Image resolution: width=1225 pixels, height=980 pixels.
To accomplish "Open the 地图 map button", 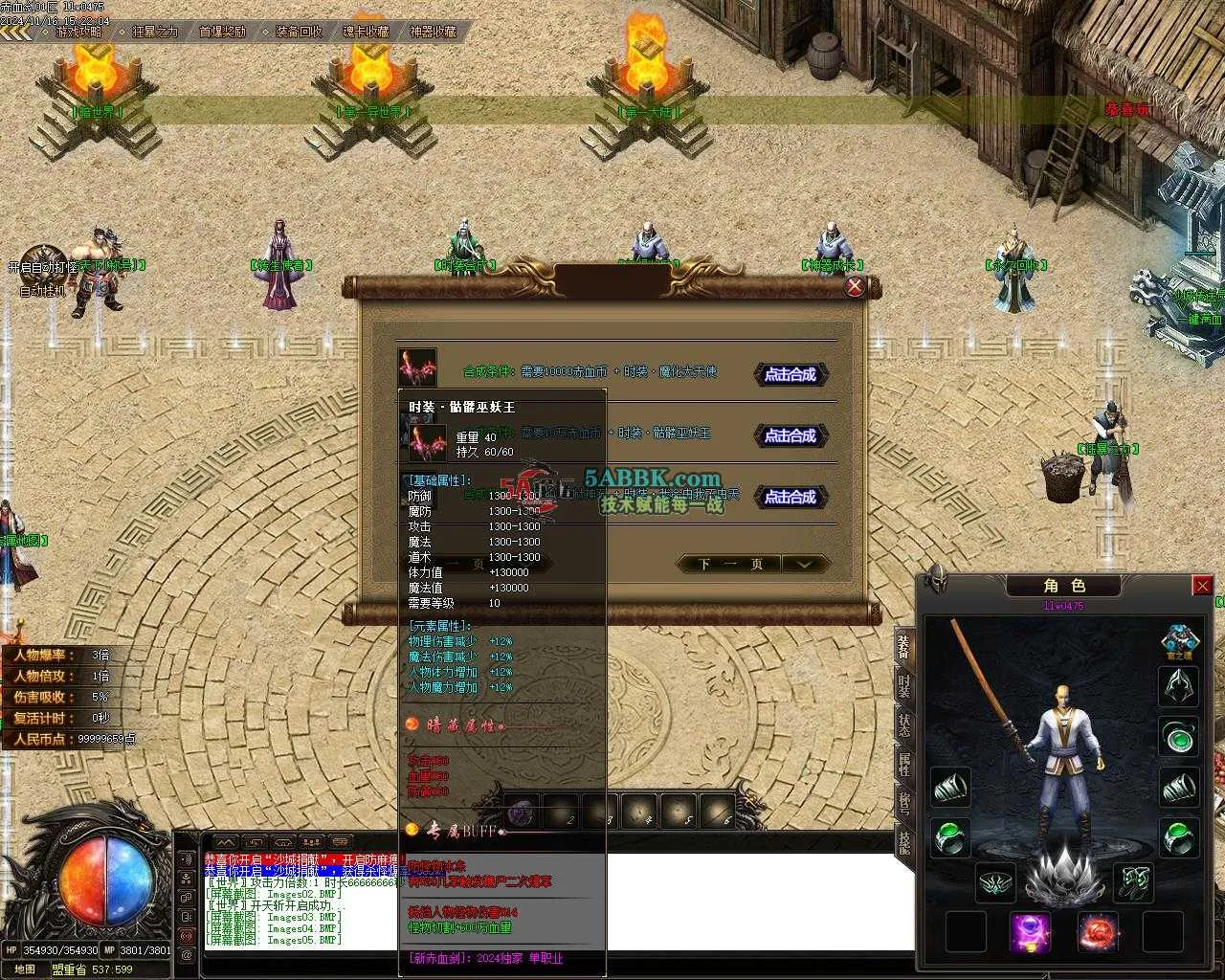I will (25, 969).
